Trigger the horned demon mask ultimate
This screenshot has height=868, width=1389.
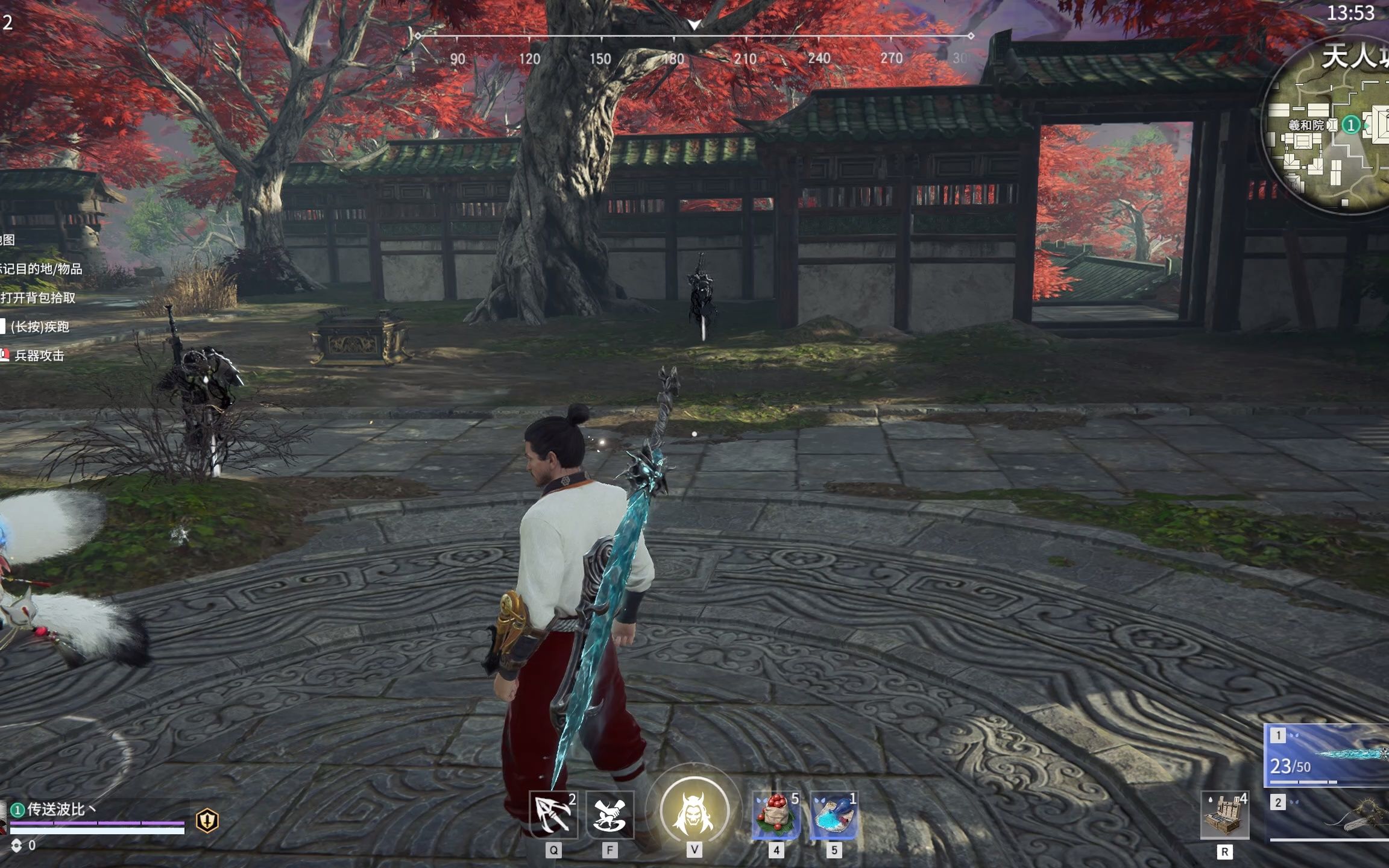click(694, 811)
